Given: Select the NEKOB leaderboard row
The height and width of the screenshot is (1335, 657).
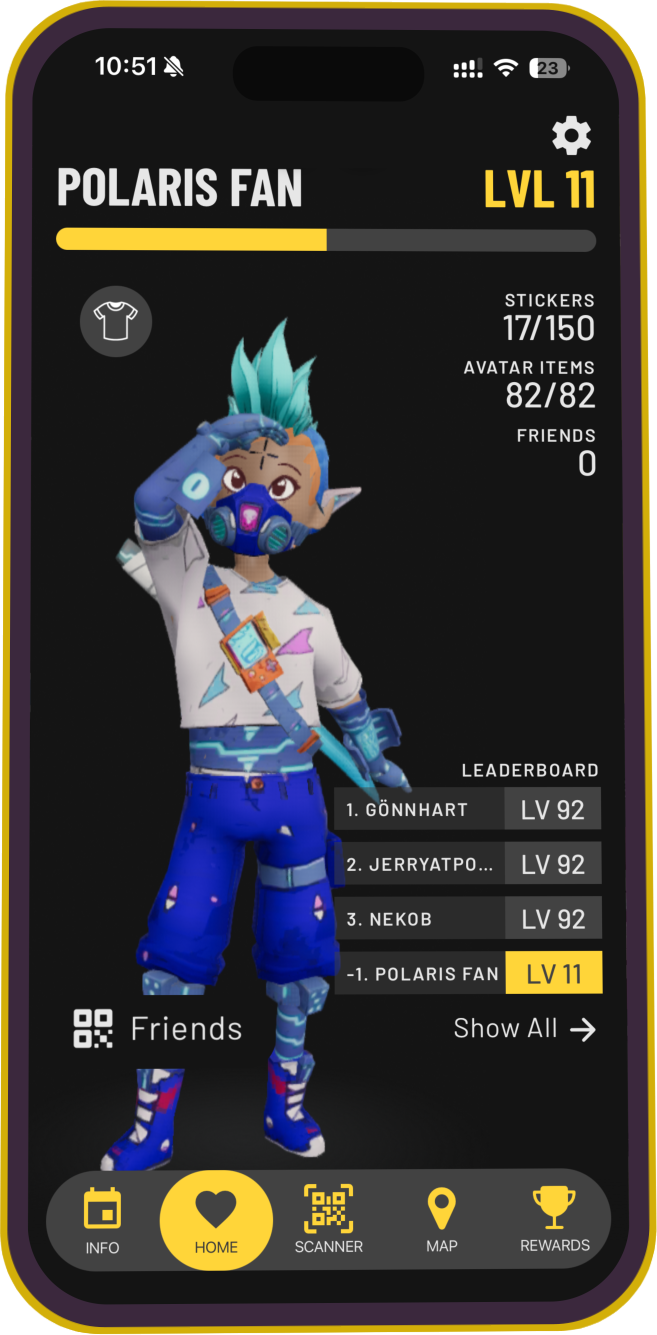Looking at the screenshot, I should click(x=468, y=919).
